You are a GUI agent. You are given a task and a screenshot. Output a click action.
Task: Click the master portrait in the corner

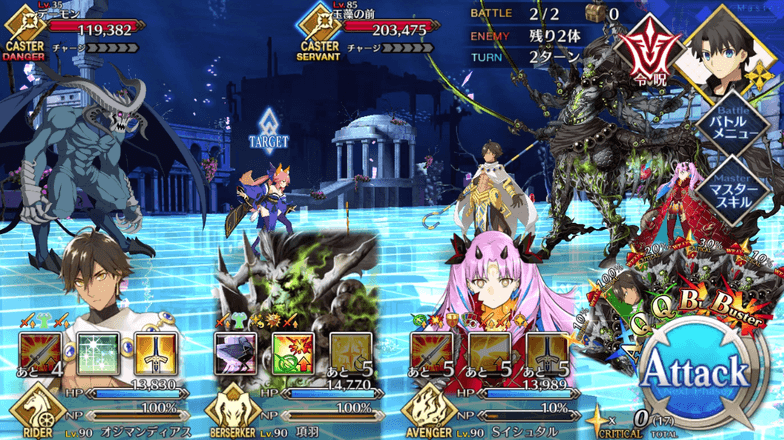(728, 48)
